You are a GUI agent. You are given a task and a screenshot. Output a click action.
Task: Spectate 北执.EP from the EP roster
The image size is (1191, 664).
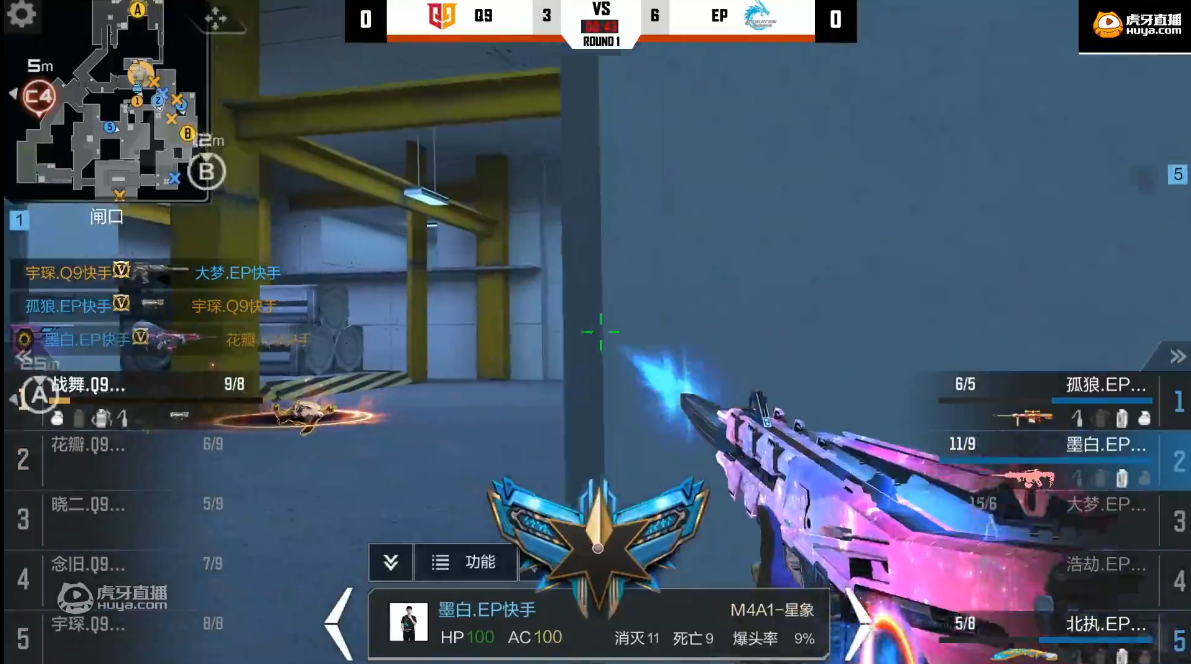click(x=1060, y=634)
